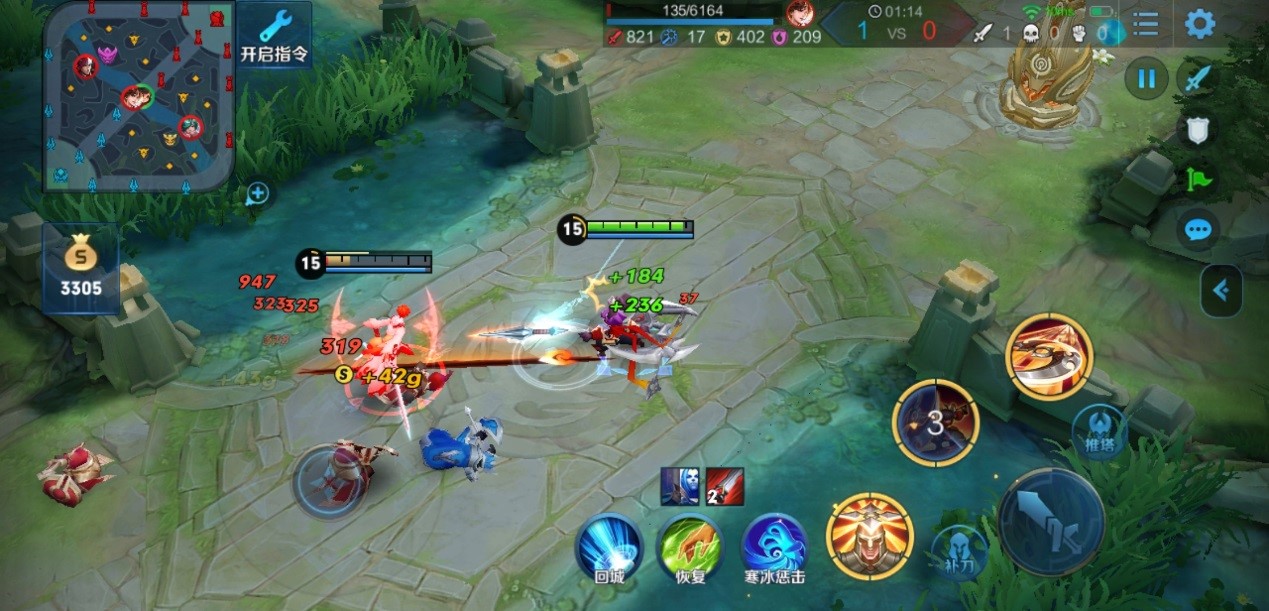Open the gold shop showing 3305
Image resolution: width=1269 pixels, height=611 pixels.
point(80,269)
